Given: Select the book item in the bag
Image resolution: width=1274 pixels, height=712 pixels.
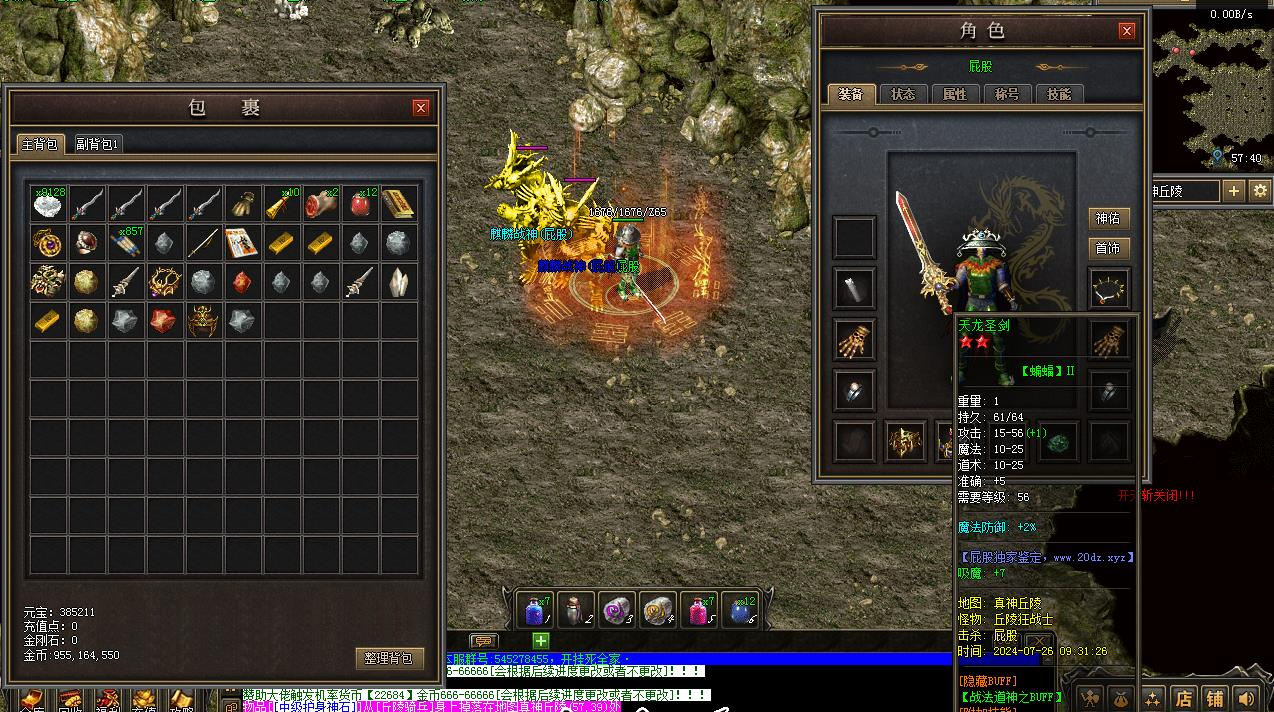Looking at the screenshot, I should [x=399, y=205].
